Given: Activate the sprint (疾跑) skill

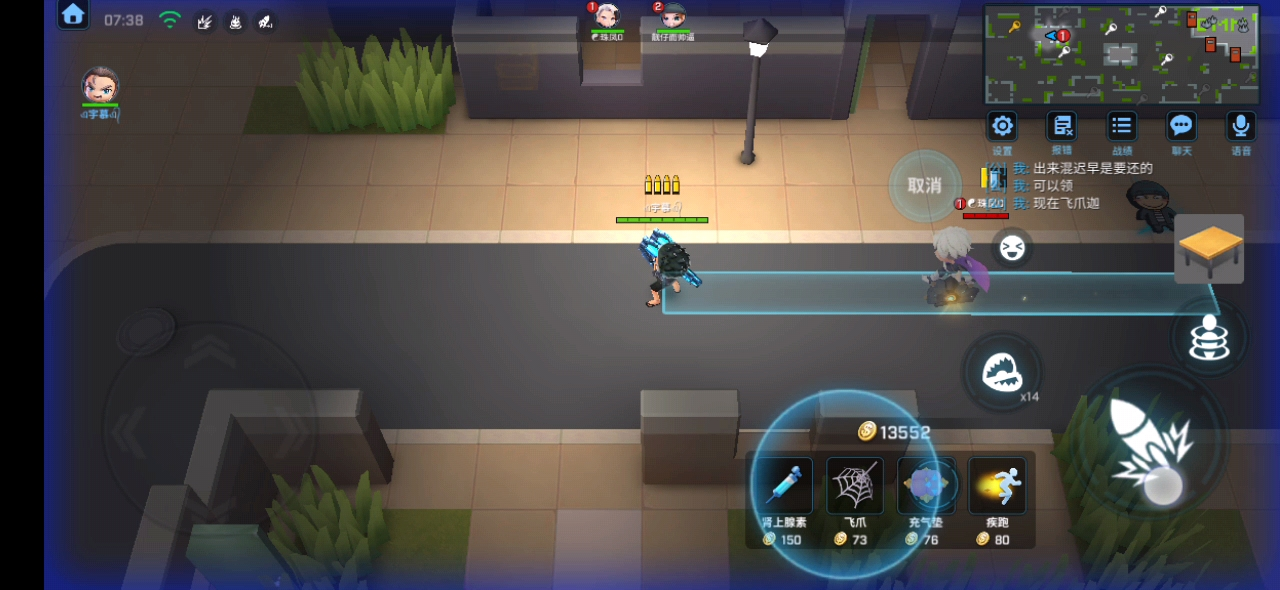Looking at the screenshot, I should [x=997, y=486].
